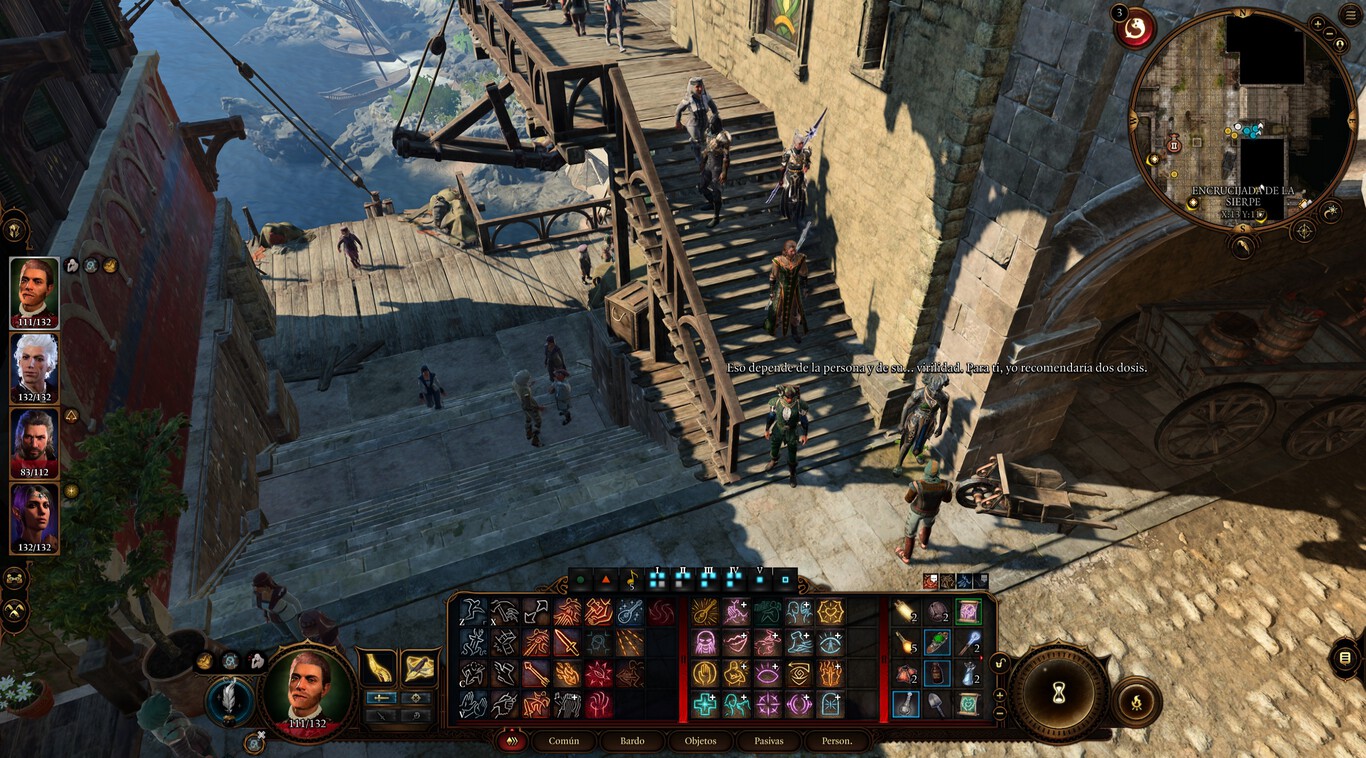This screenshot has height=758, width=1366.
Task: Switch to the Person. custom hotbar tab
Action: [836, 741]
